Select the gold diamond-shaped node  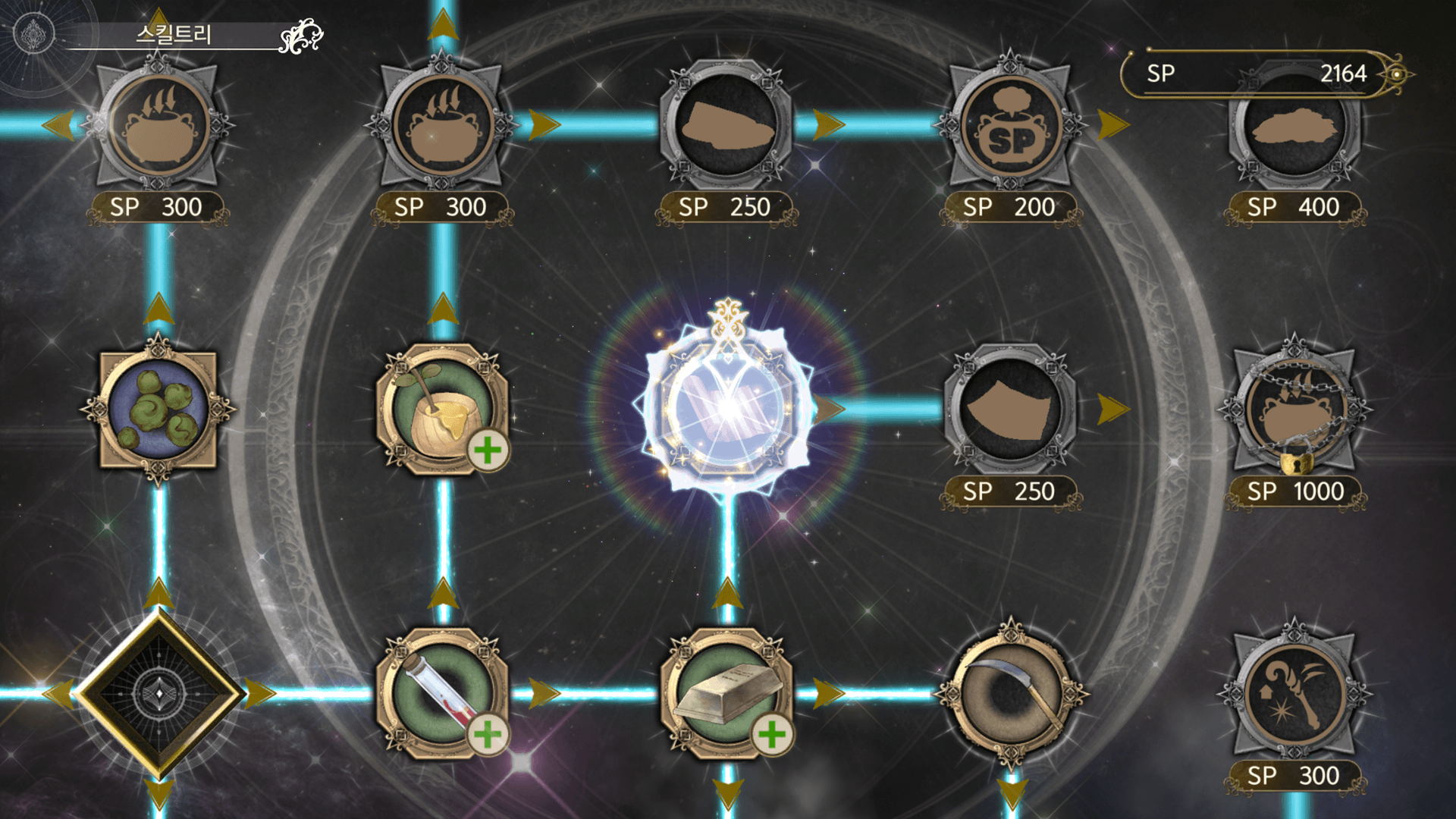click(x=158, y=694)
